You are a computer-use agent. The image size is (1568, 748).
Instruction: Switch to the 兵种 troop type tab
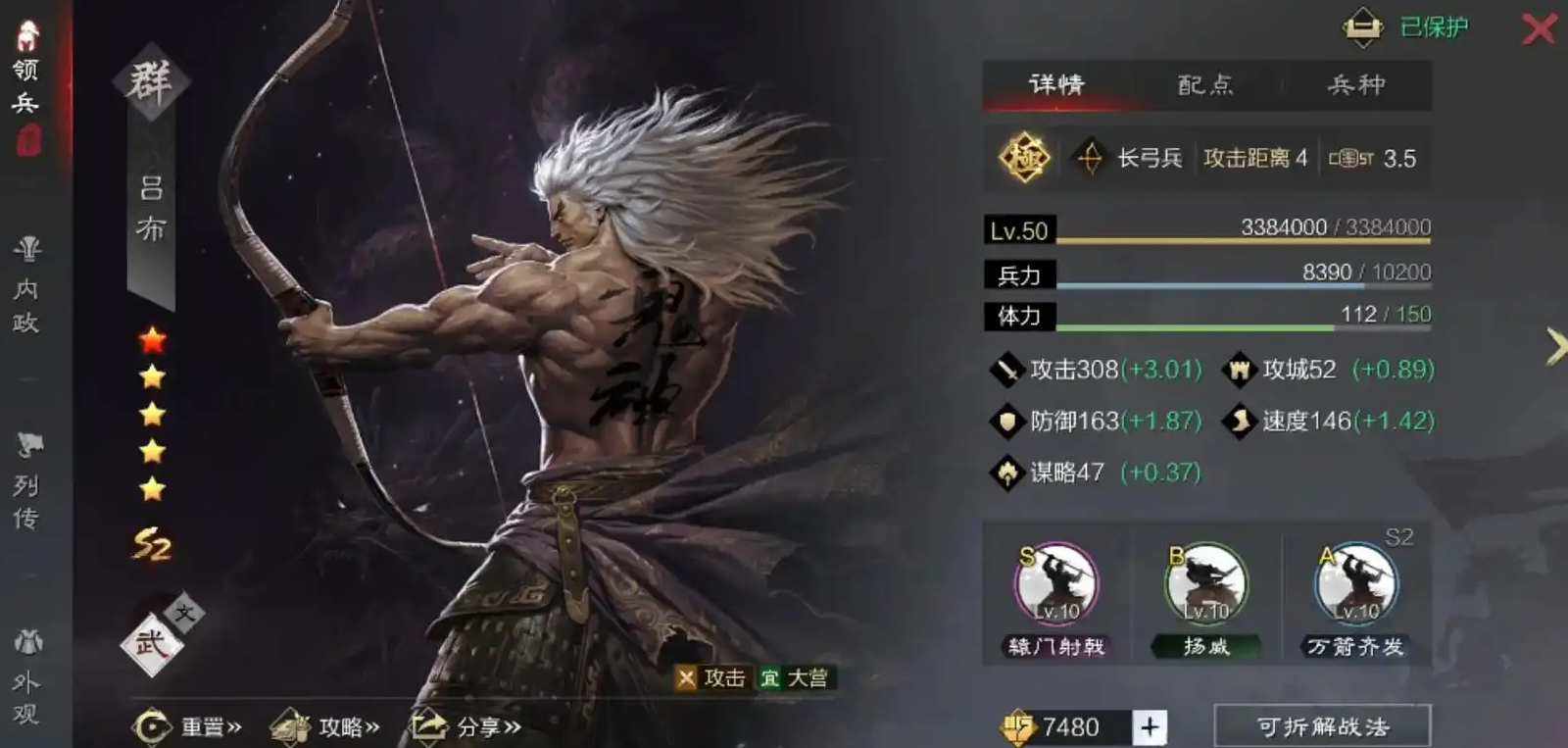[1356, 85]
